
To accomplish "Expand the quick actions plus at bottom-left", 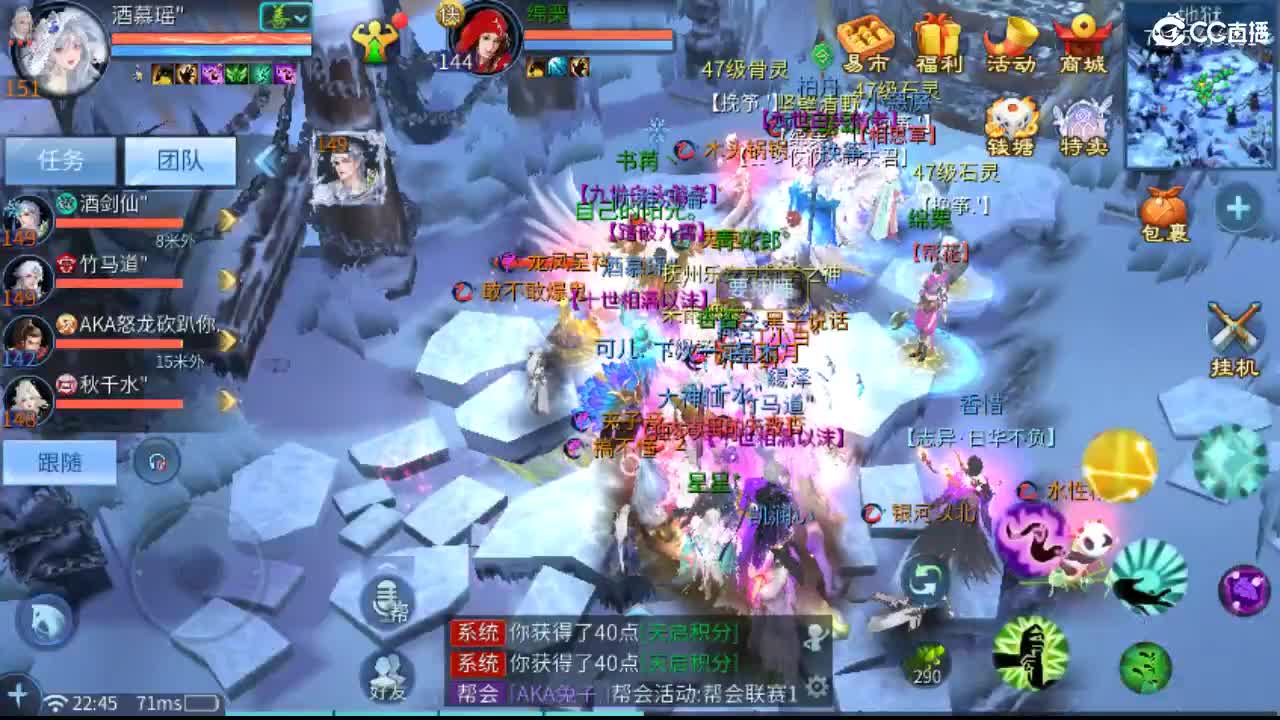I will [x=18, y=693].
